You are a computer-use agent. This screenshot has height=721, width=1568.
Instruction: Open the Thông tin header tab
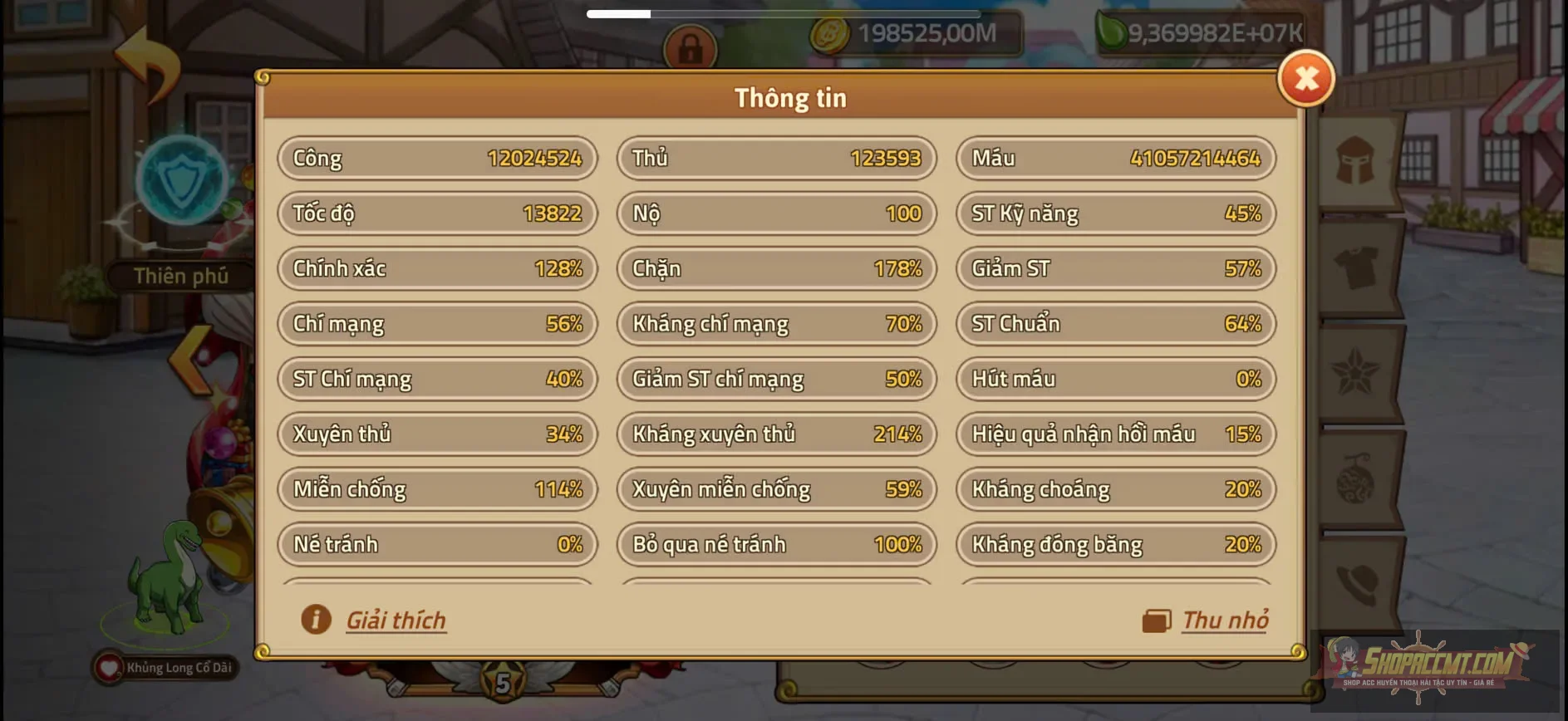coord(789,97)
